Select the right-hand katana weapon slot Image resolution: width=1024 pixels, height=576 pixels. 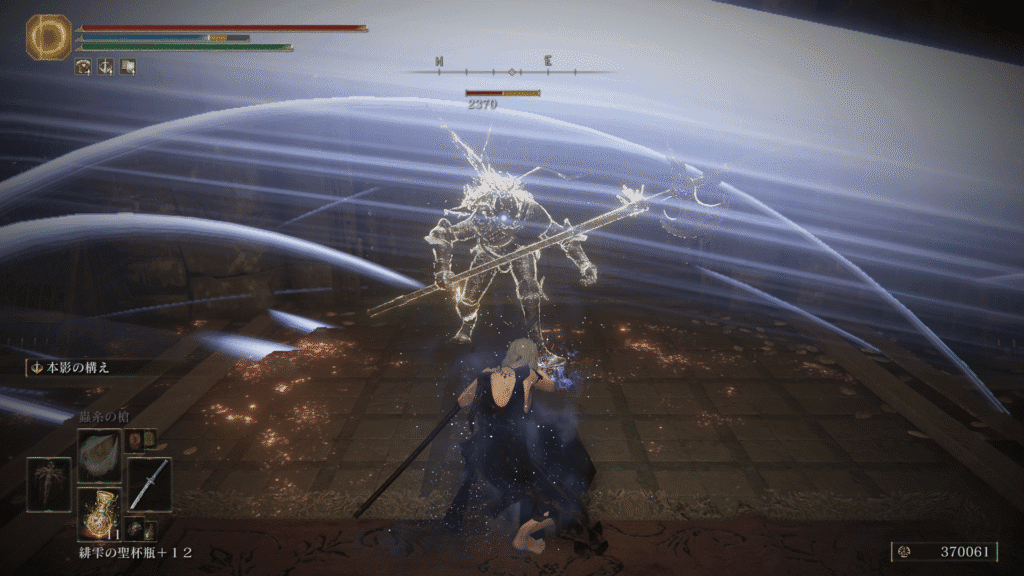(149, 484)
